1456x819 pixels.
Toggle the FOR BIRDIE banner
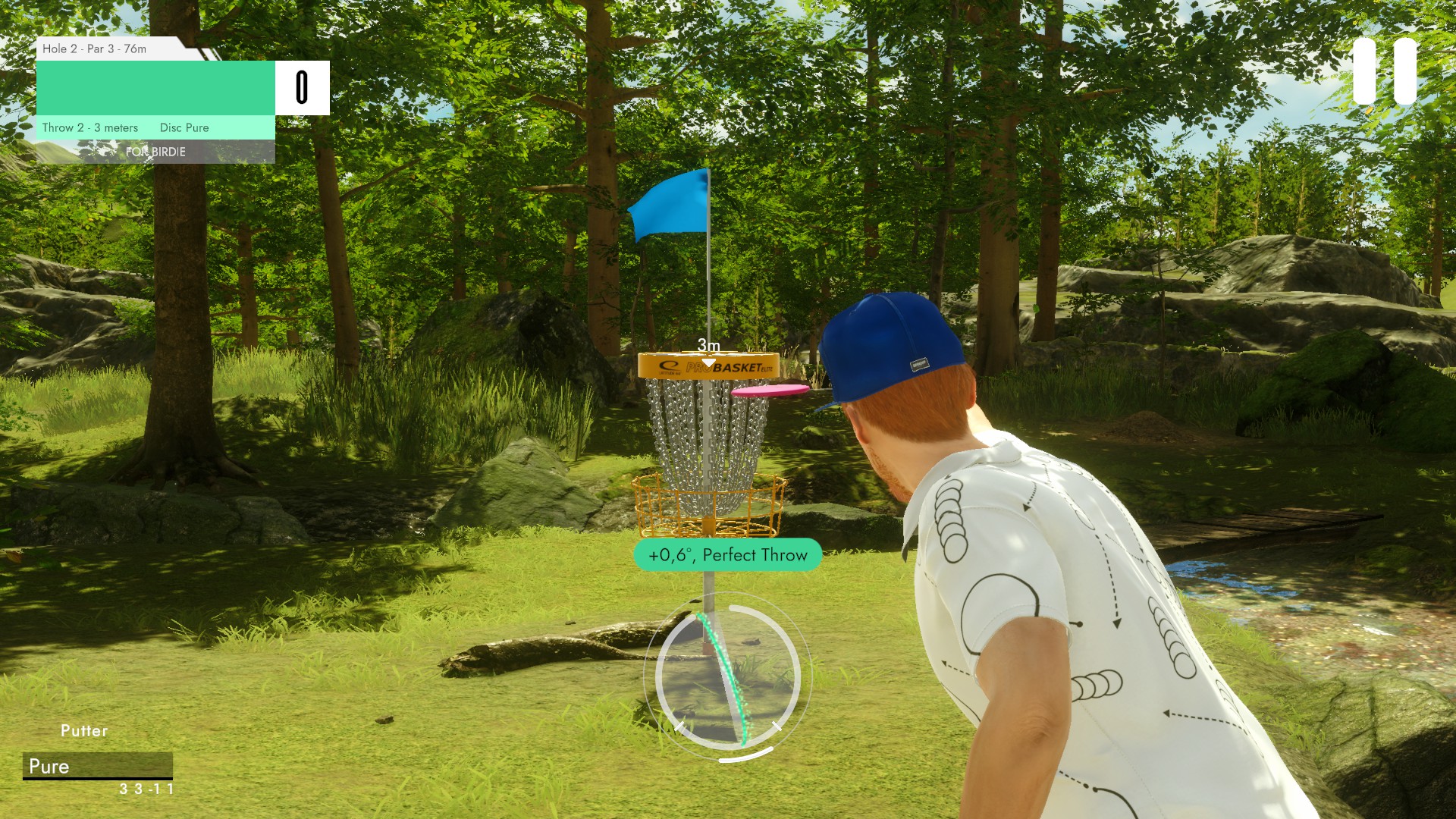point(155,152)
